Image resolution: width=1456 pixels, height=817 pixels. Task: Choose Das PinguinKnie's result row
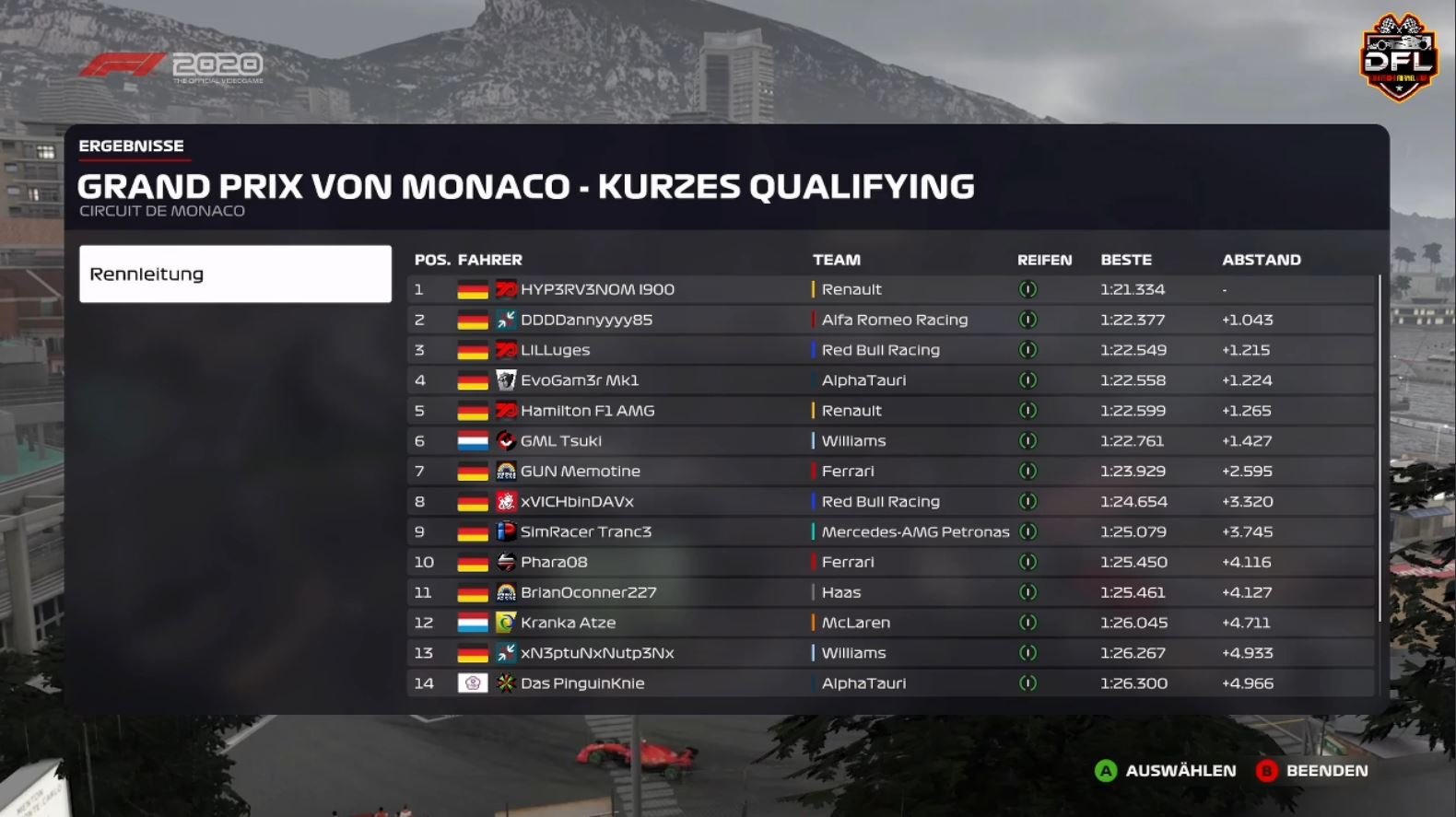(582, 683)
